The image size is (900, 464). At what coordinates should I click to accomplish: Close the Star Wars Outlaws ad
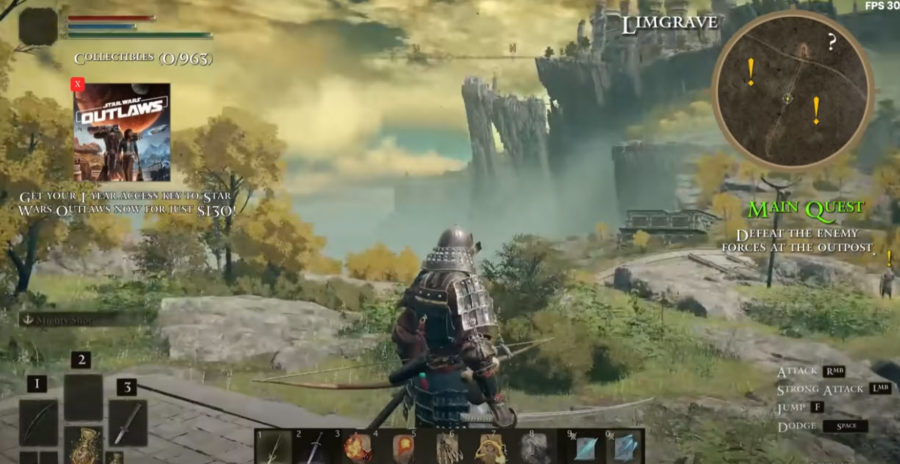78,85
